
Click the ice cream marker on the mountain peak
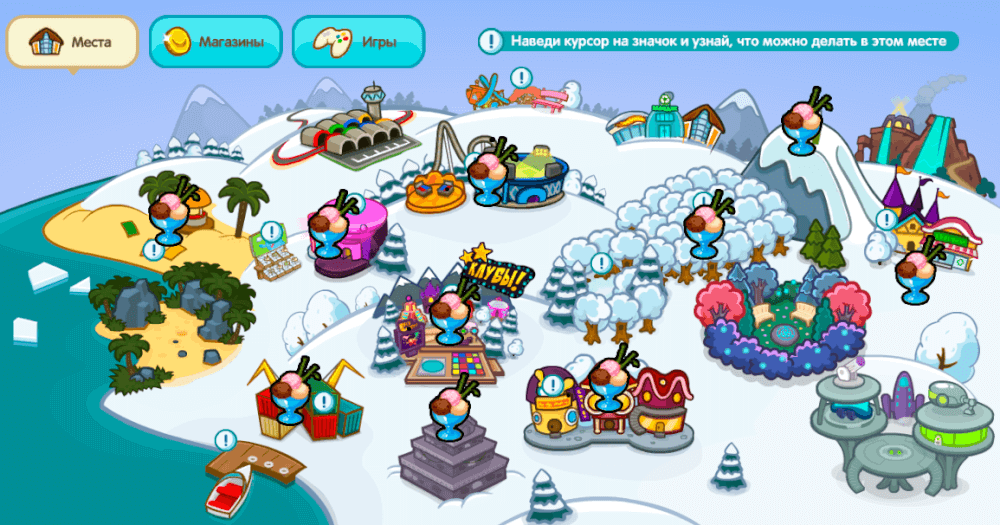(804, 124)
